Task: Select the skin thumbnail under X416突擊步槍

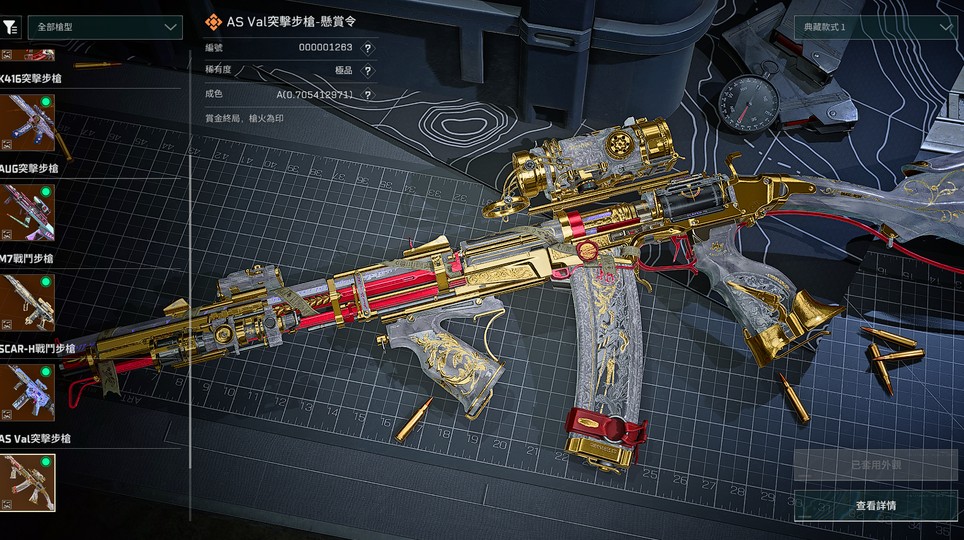Action: [x=28, y=122]
